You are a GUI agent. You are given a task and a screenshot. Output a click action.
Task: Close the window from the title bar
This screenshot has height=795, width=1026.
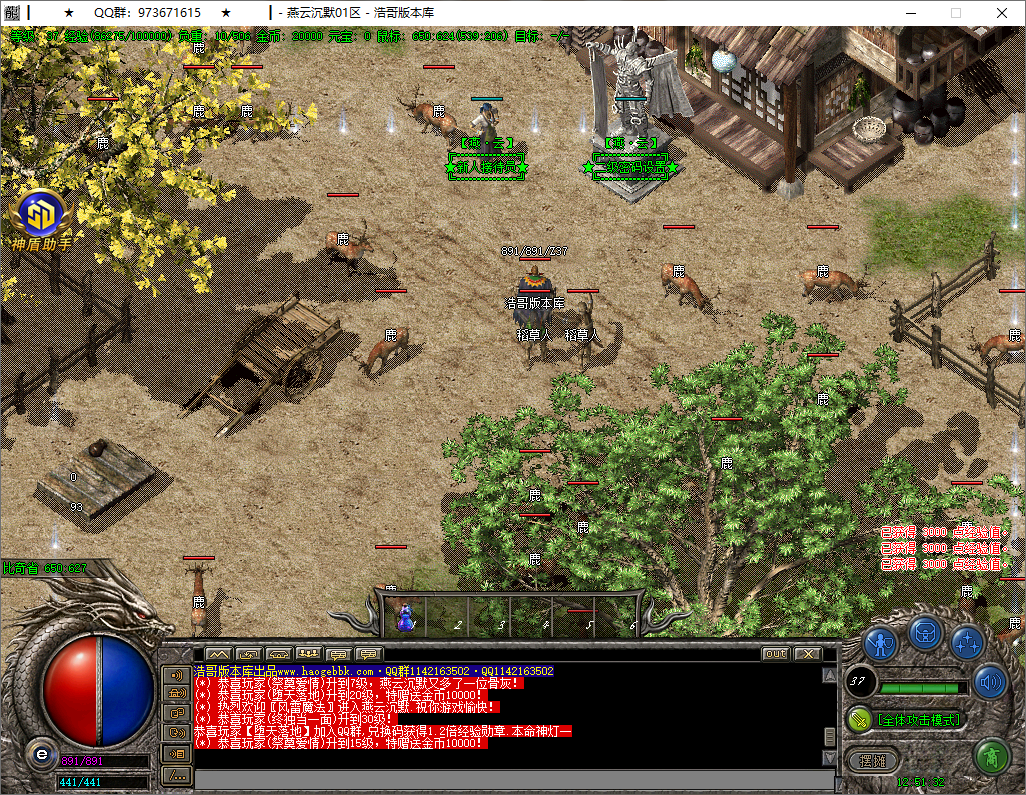1001,13
